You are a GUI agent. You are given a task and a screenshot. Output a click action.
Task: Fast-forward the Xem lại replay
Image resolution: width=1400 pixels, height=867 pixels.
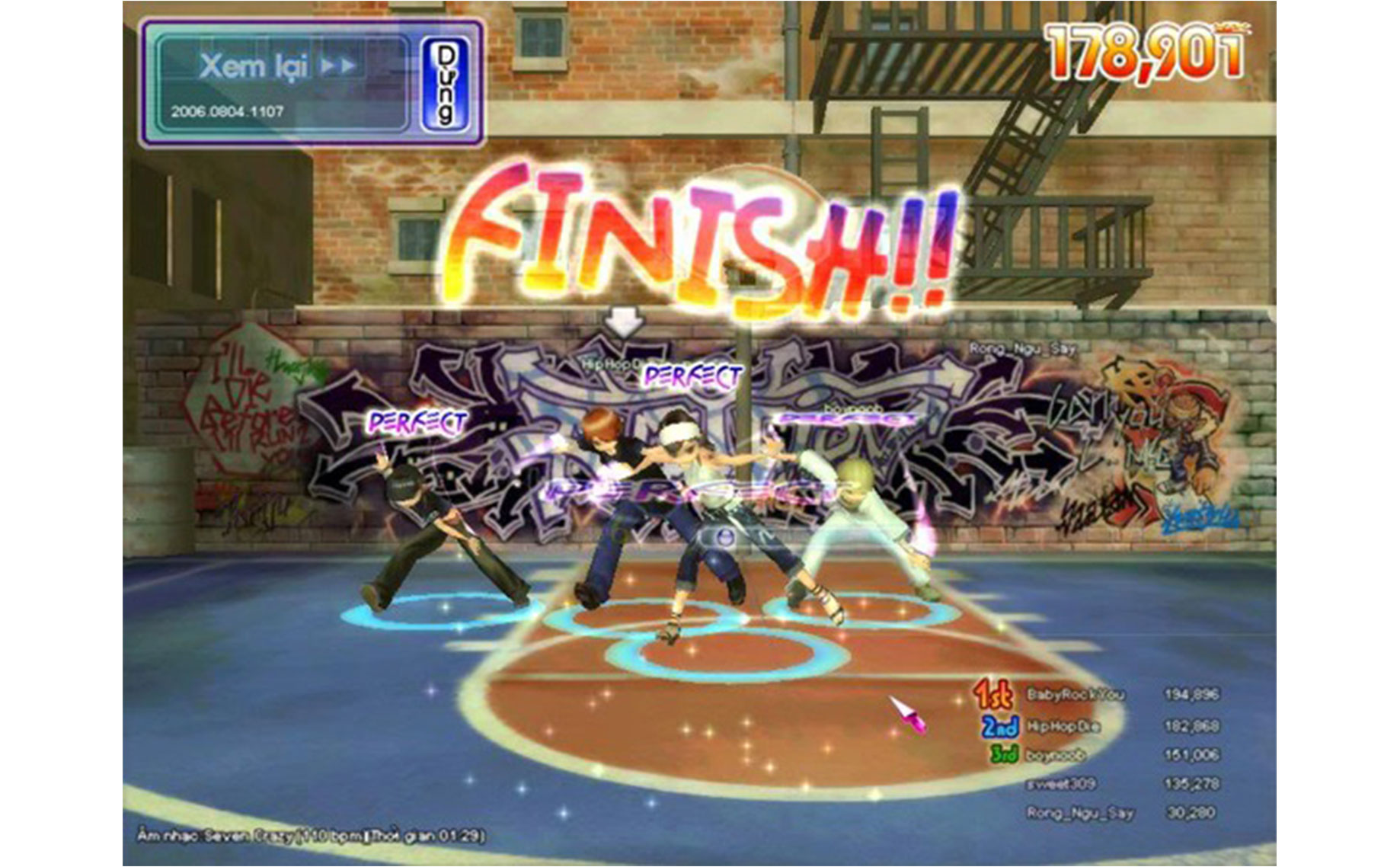[x=337, y=66]
